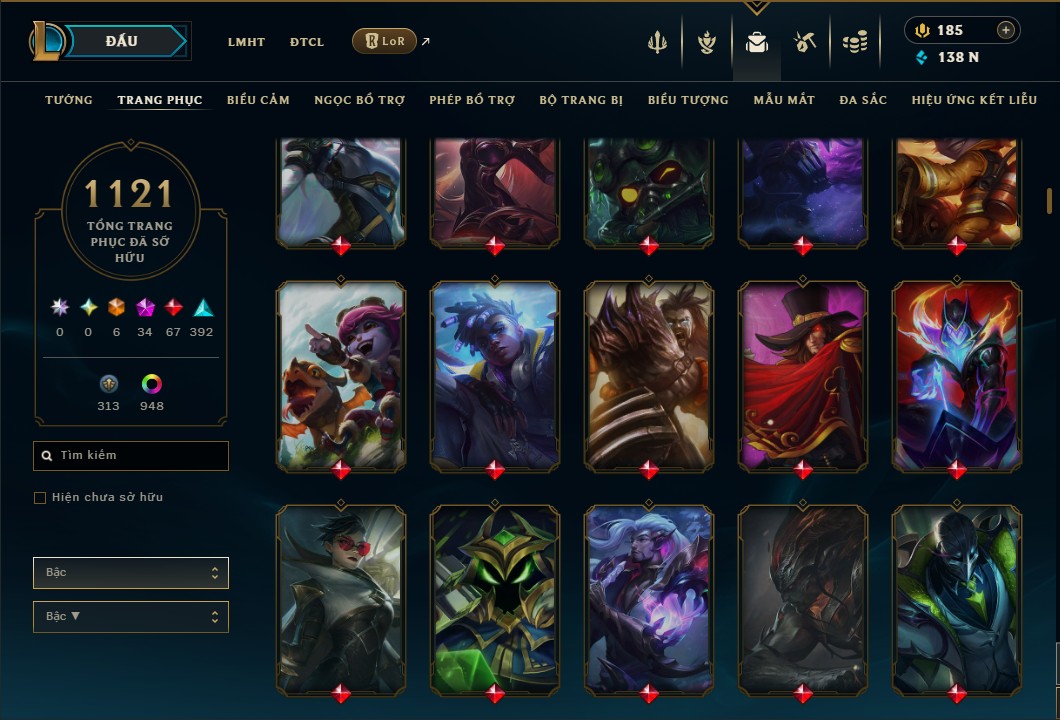The width and height of the screenshot is (1060, 720).
Task: Select the red-caped top hat skin card
Action: (803, 375)
